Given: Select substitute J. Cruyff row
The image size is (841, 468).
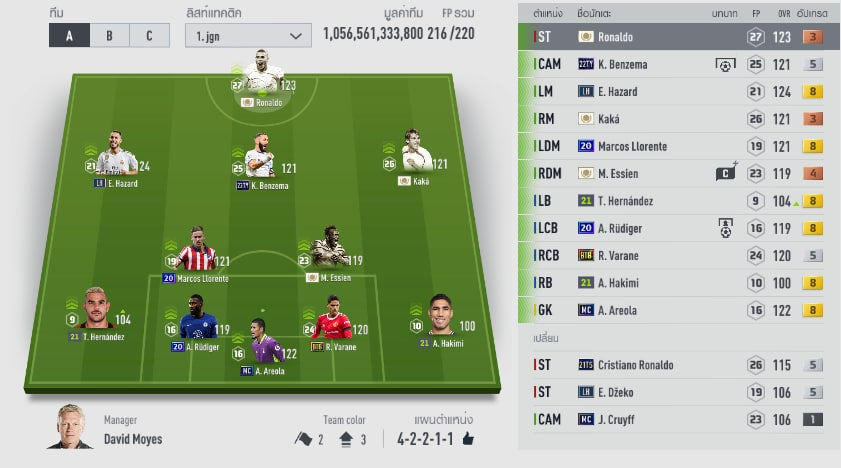Looking at the screenshot, I should pos(678,420).
